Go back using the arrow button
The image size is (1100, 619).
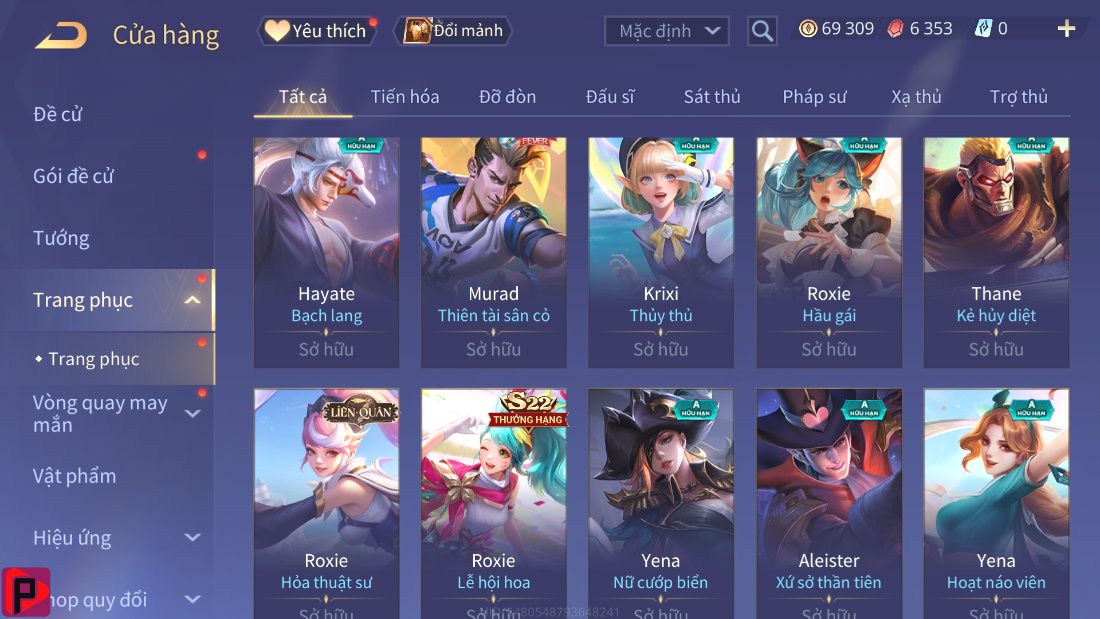point(61,36)
